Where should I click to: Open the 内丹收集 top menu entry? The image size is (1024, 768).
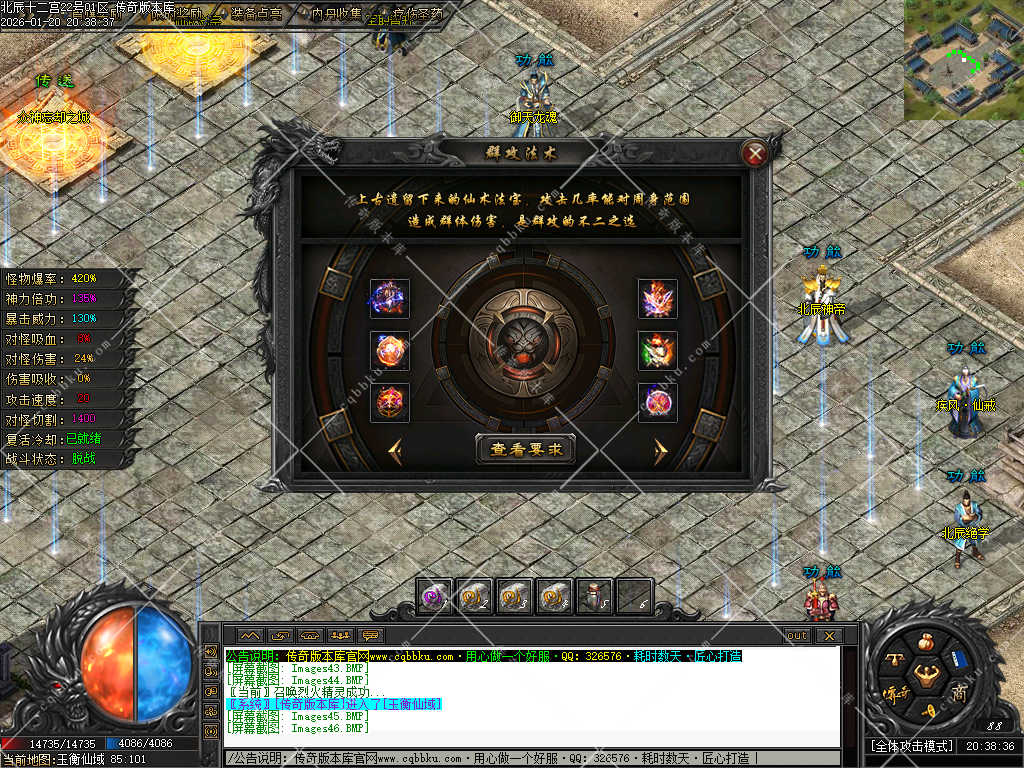click(337, 14)
